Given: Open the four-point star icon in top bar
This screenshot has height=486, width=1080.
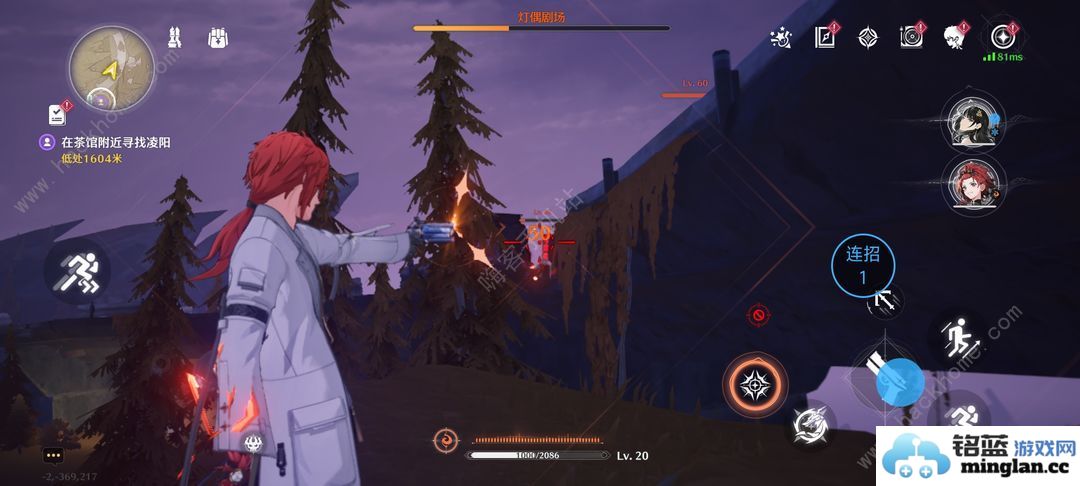Looking at the screenshot, I should click(x=867, y=38).
